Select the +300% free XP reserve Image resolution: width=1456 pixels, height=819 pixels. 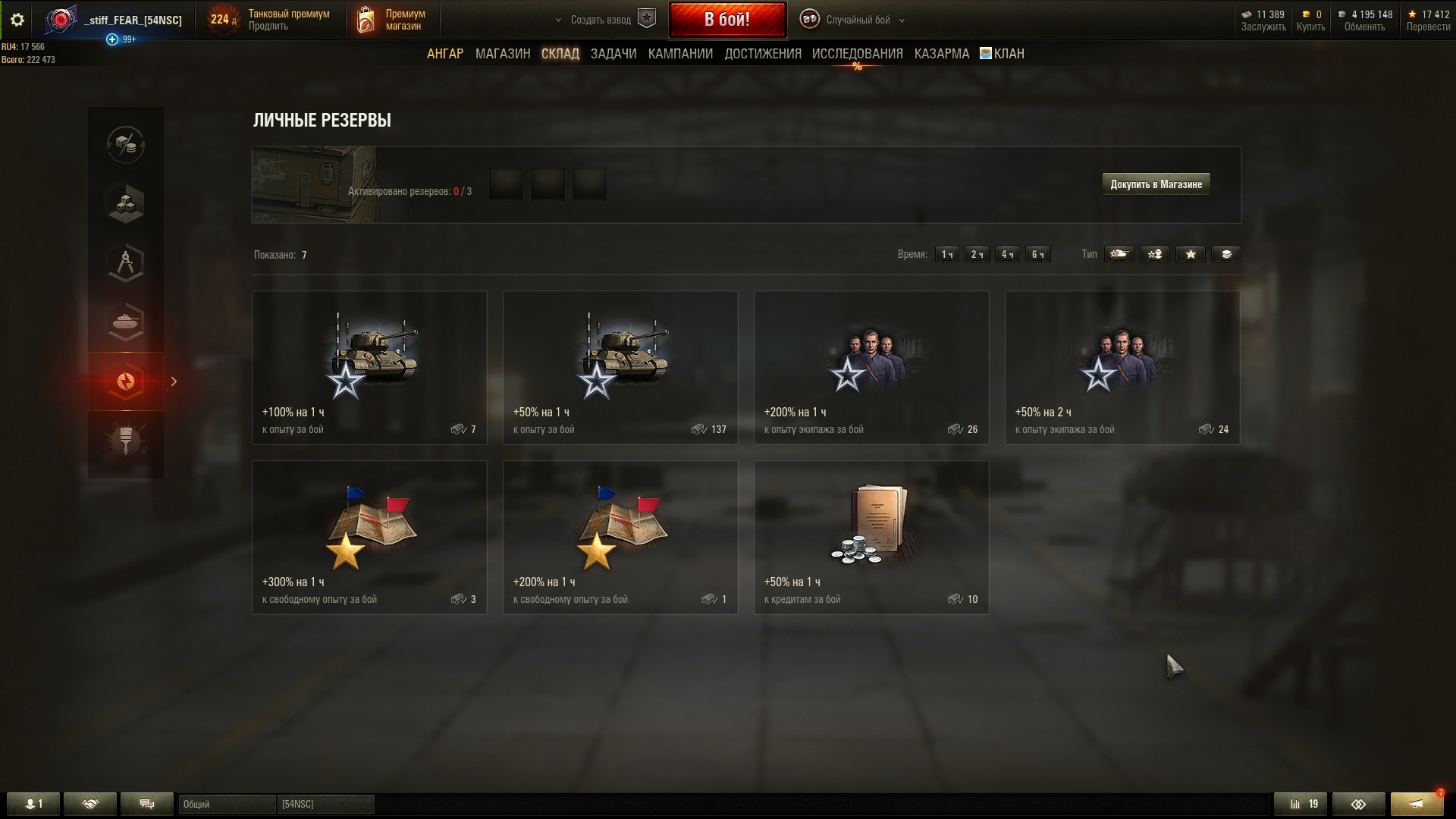click(x=369, y=538)
